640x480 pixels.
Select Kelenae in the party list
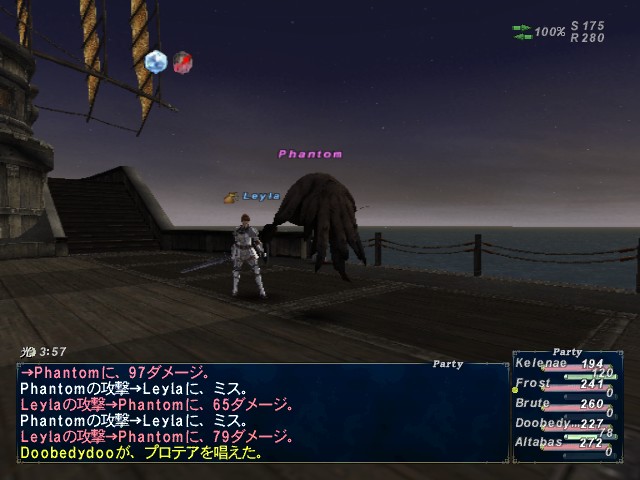(x=540, y=363)
